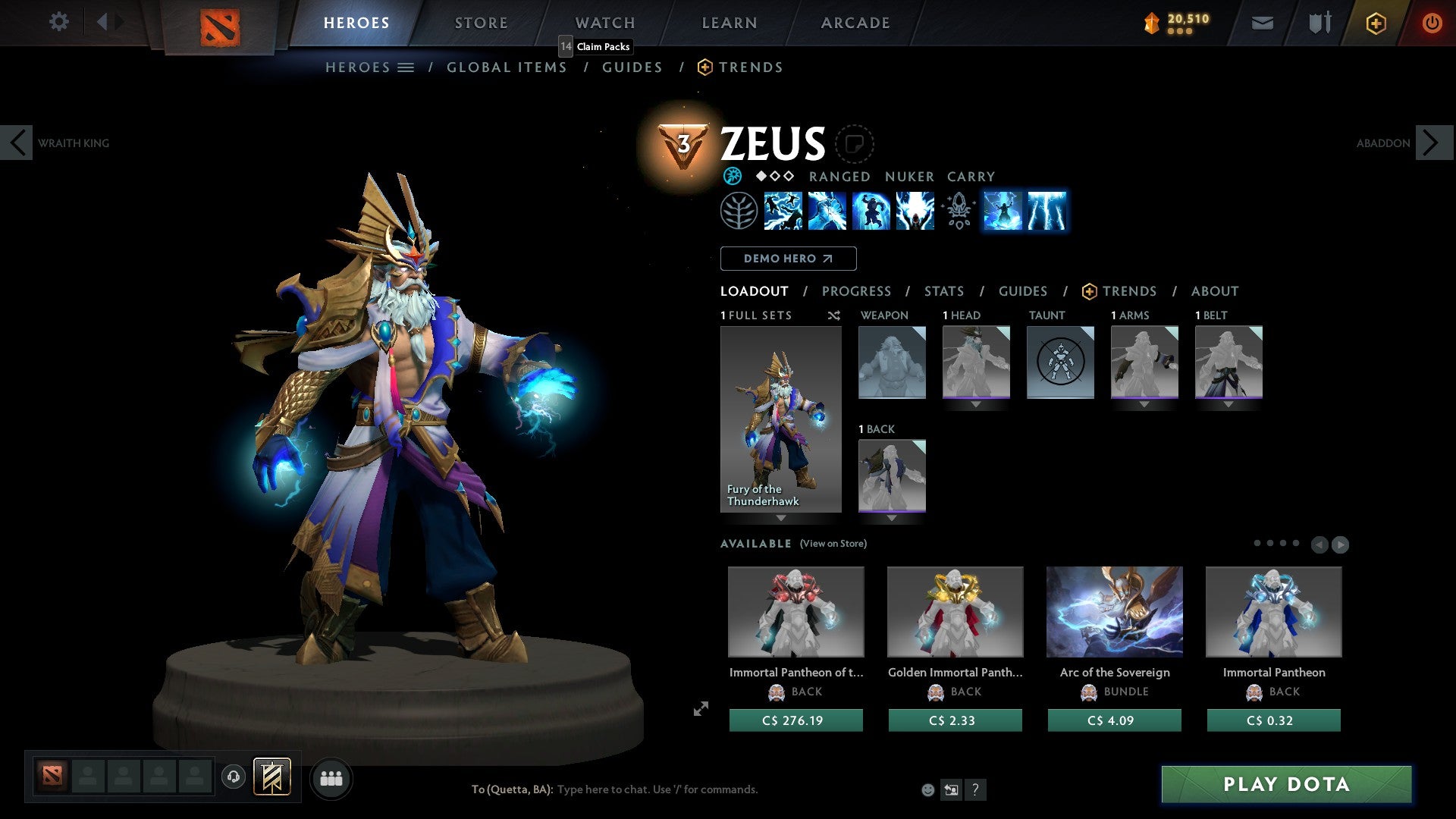Toggle the shuffle loadout option
1456x819 pixels.
[834, 315]
